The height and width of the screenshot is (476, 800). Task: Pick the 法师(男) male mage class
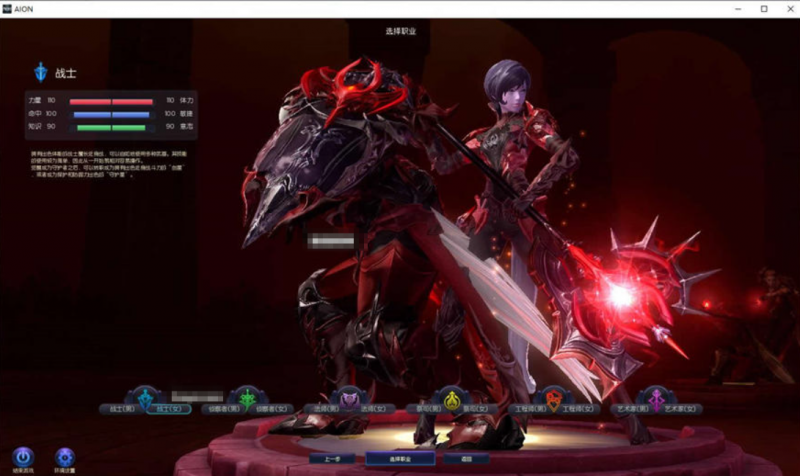point(326,409)
